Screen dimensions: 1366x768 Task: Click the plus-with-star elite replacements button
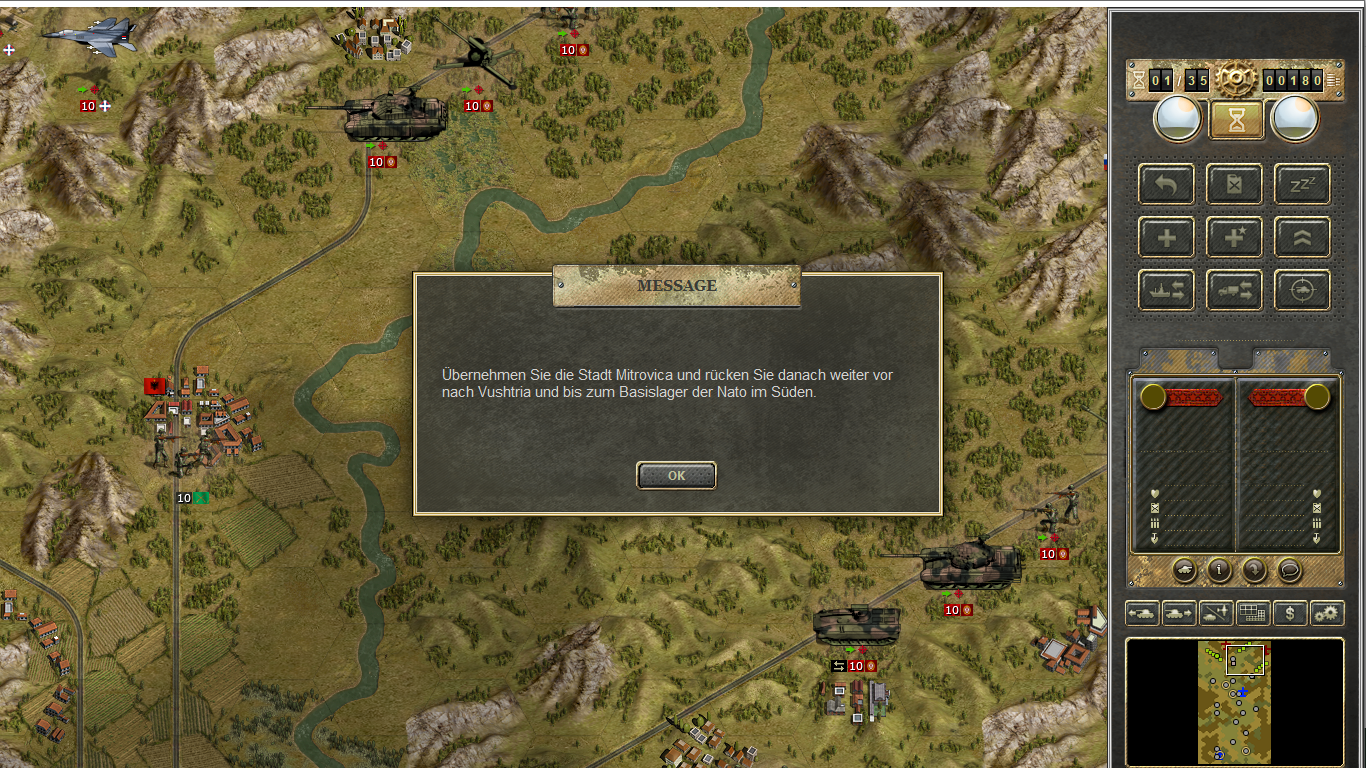click(x=1235, y=238)
